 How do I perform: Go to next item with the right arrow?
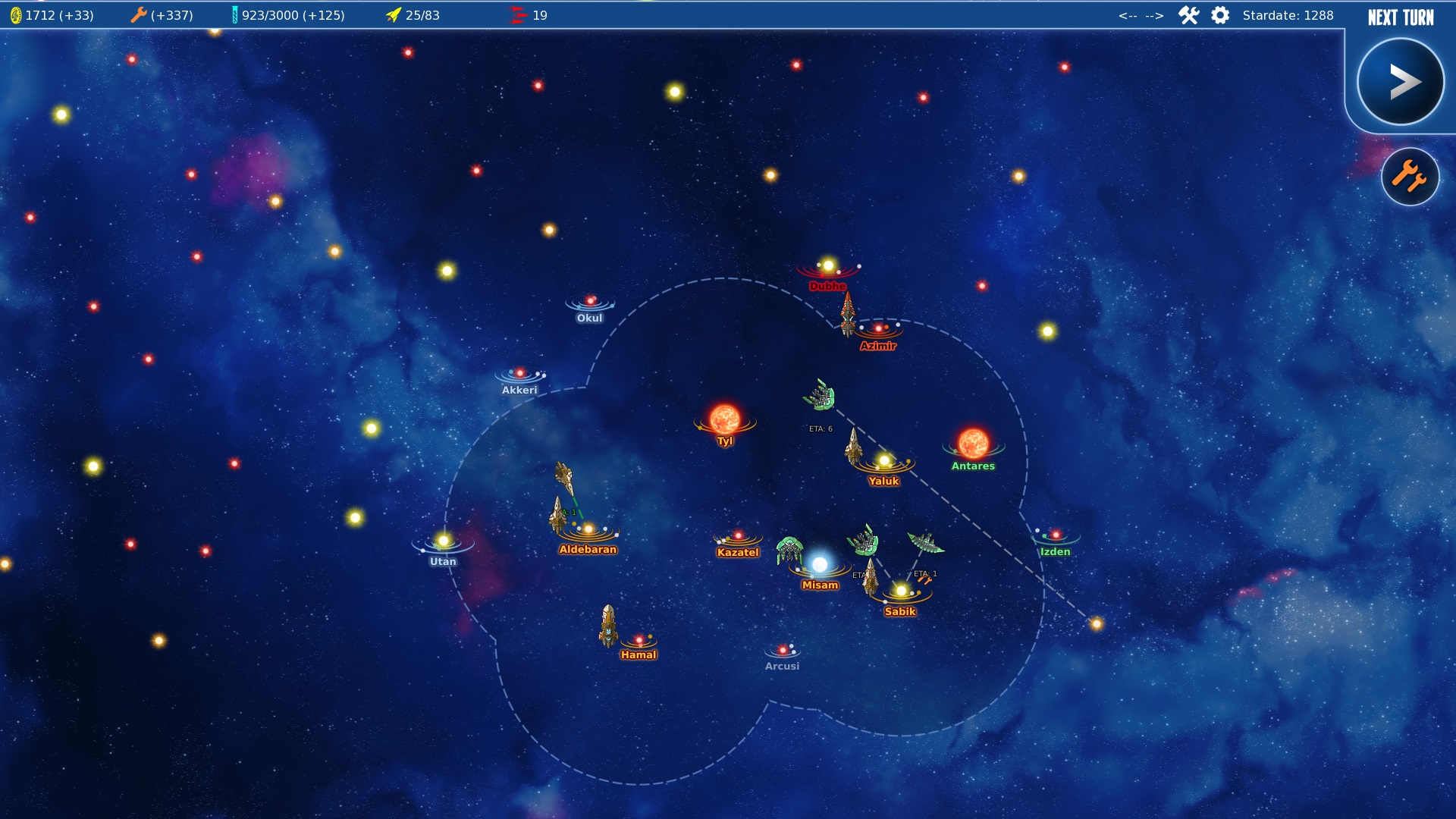[x=1154, y=15]
